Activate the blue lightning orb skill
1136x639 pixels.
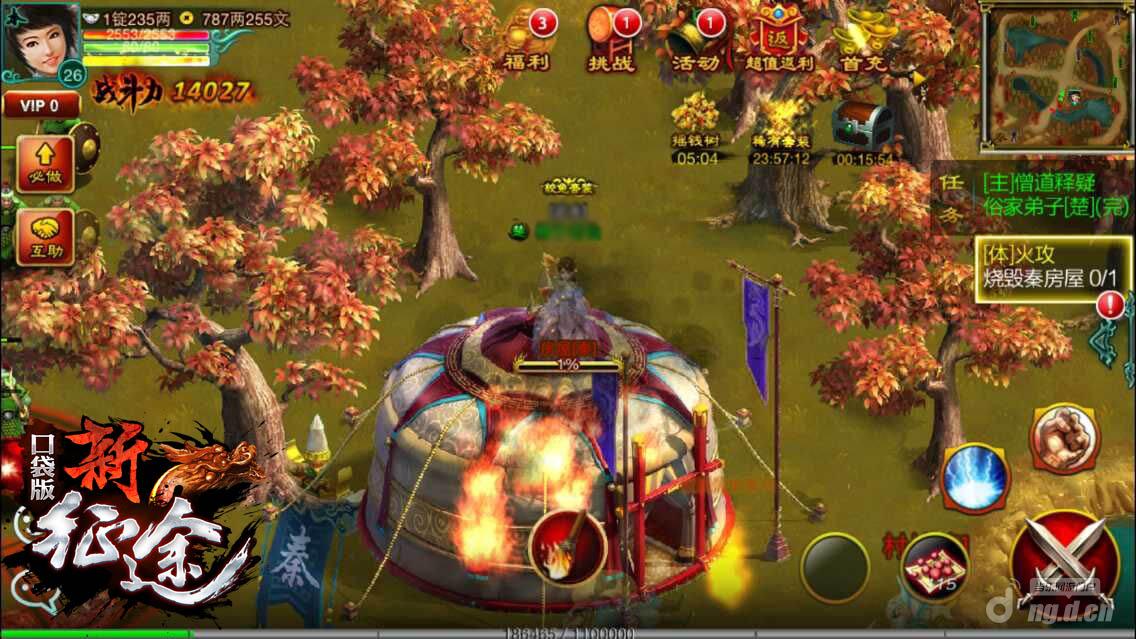tap(975, 477)
